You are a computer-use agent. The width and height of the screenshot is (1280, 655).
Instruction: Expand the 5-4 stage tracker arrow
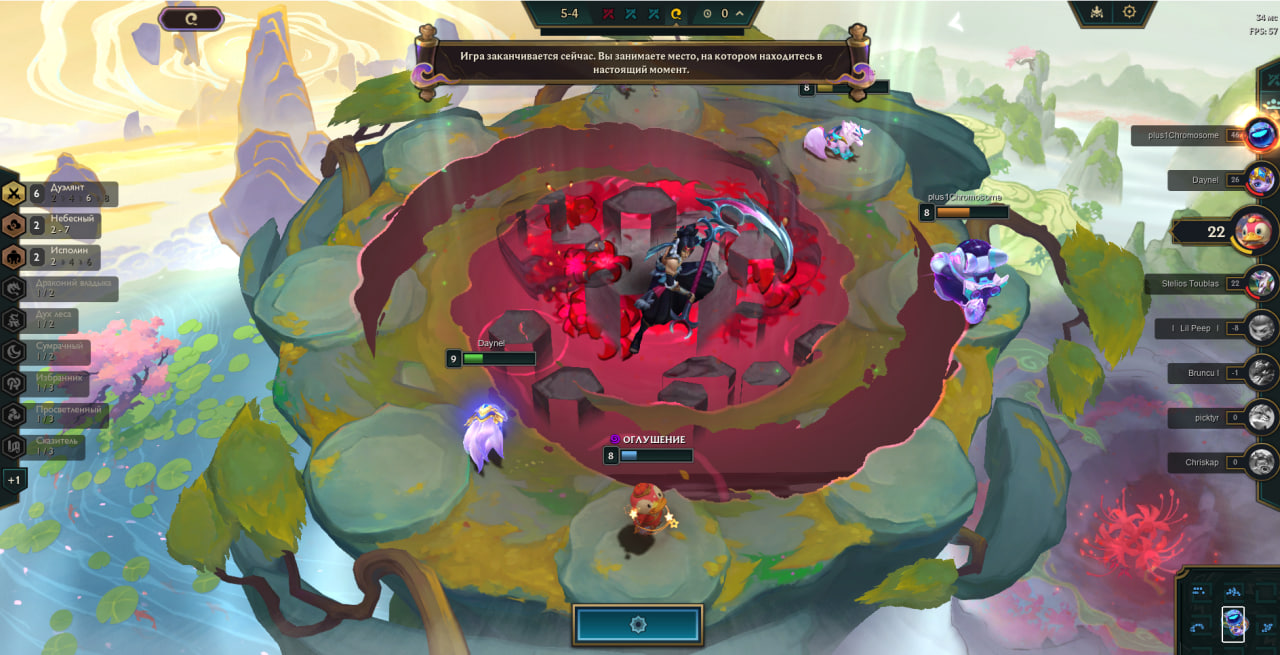739,13
